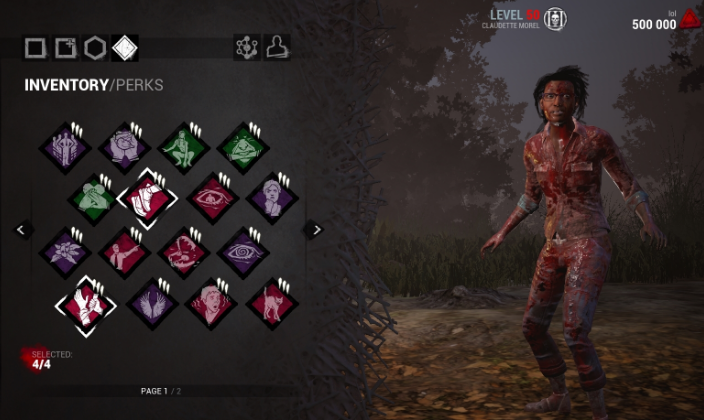Choose the red shocked face perk
Screen dimensions: 704x420
[212, 301]
